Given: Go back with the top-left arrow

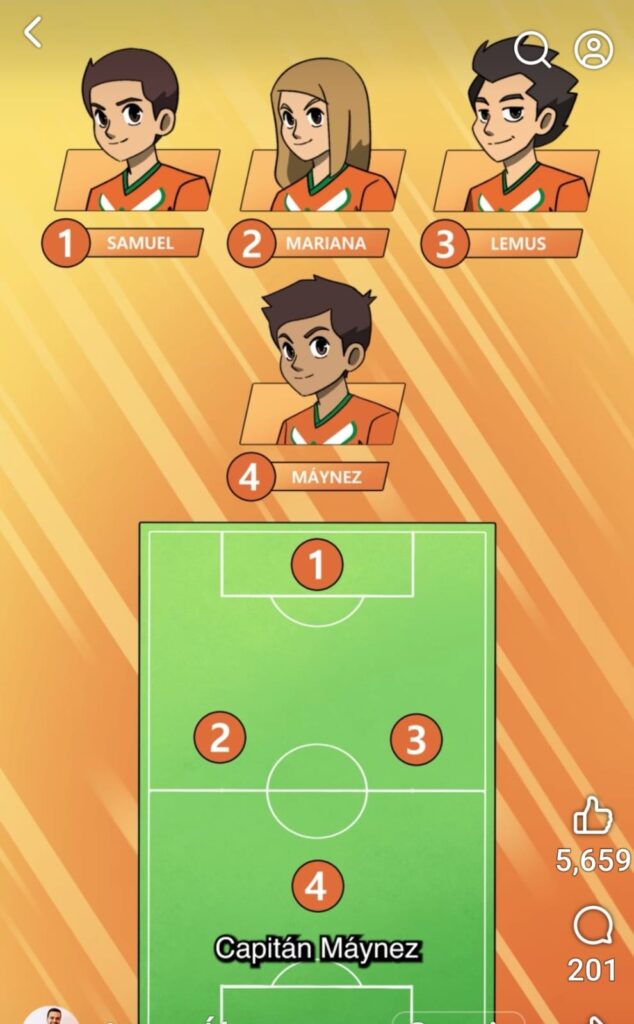Looking at the screenshot, I should (33, 32).
